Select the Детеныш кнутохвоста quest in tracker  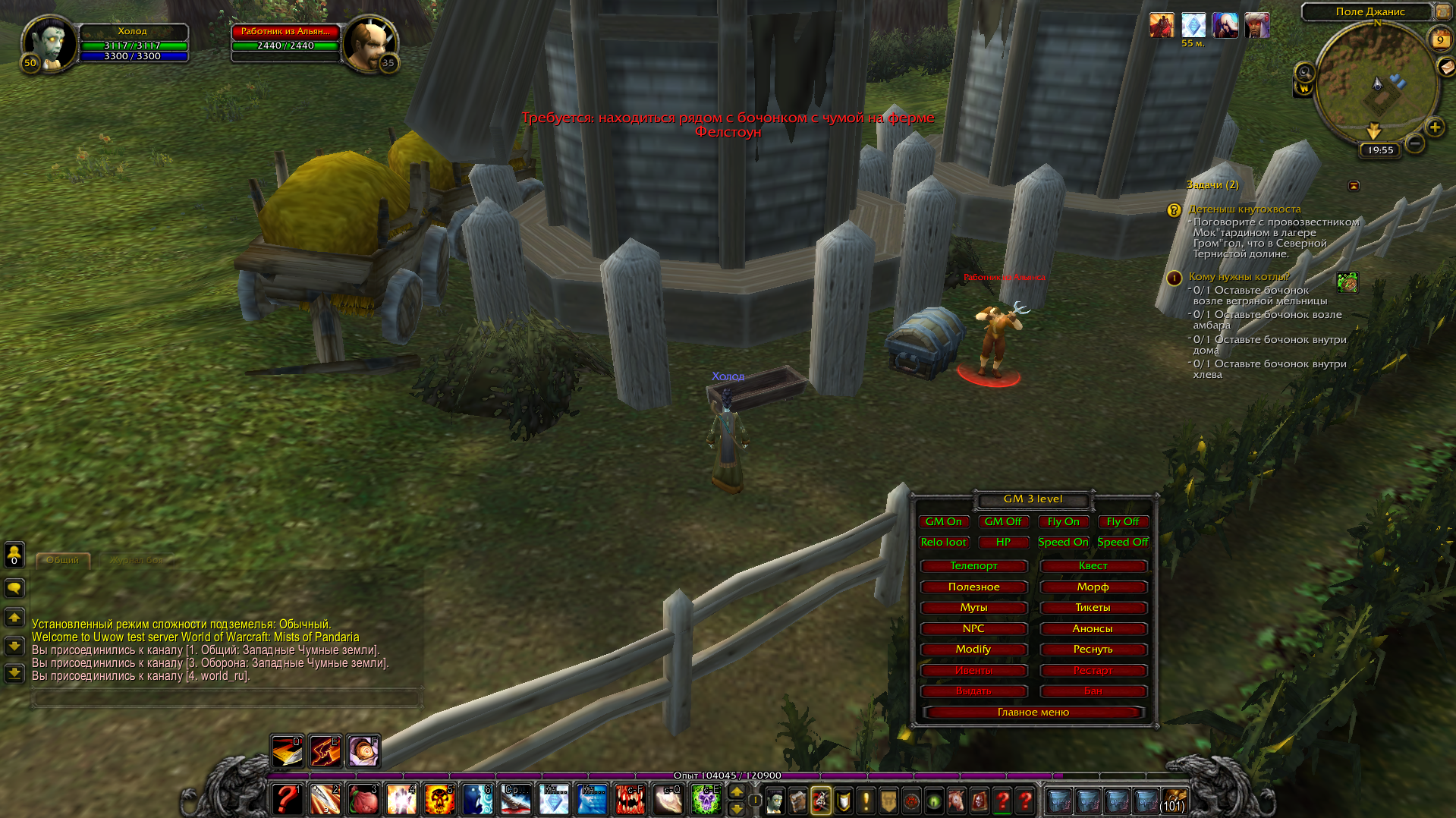(1244, 209)
